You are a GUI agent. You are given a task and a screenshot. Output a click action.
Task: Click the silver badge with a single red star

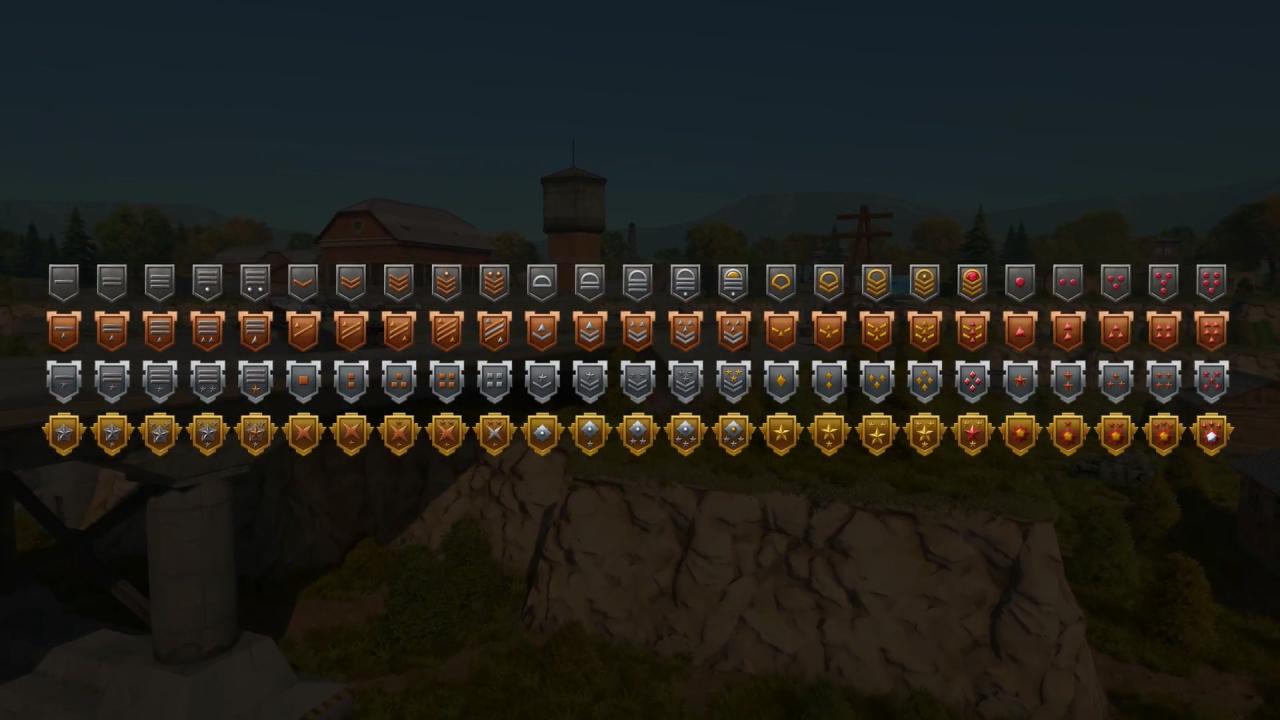[x=1020, y=381]
